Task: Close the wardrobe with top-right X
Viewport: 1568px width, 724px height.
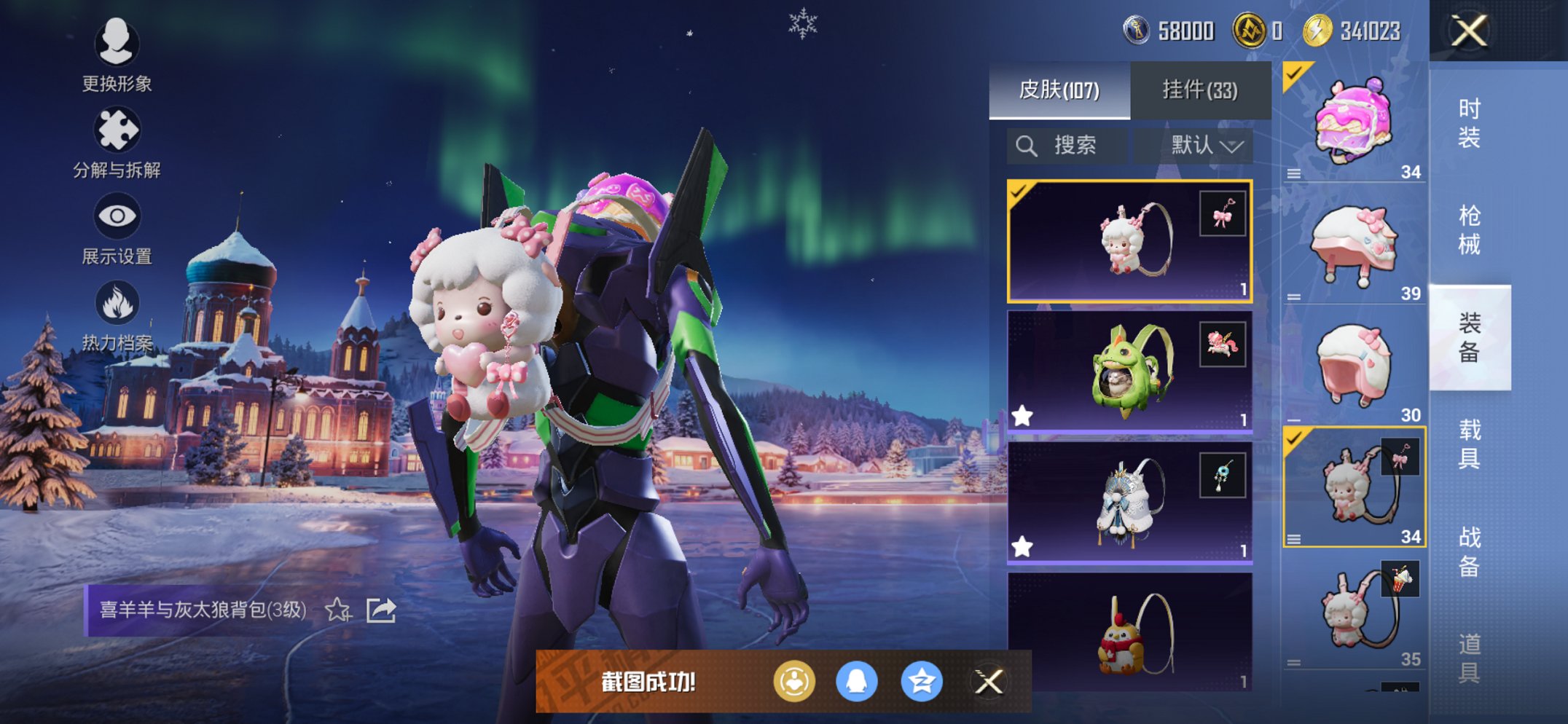Action: (x=1469, y=31)
